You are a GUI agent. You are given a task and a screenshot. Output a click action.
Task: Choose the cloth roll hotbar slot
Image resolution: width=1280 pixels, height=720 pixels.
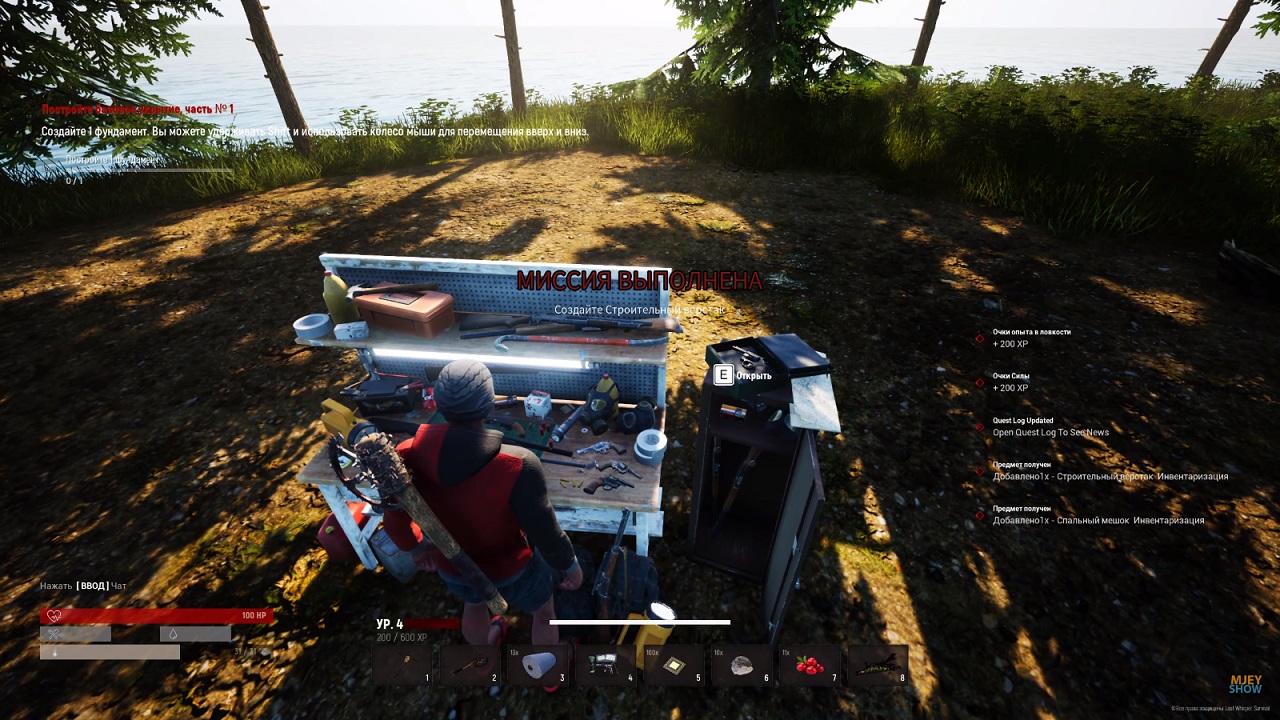coord(538,665)
